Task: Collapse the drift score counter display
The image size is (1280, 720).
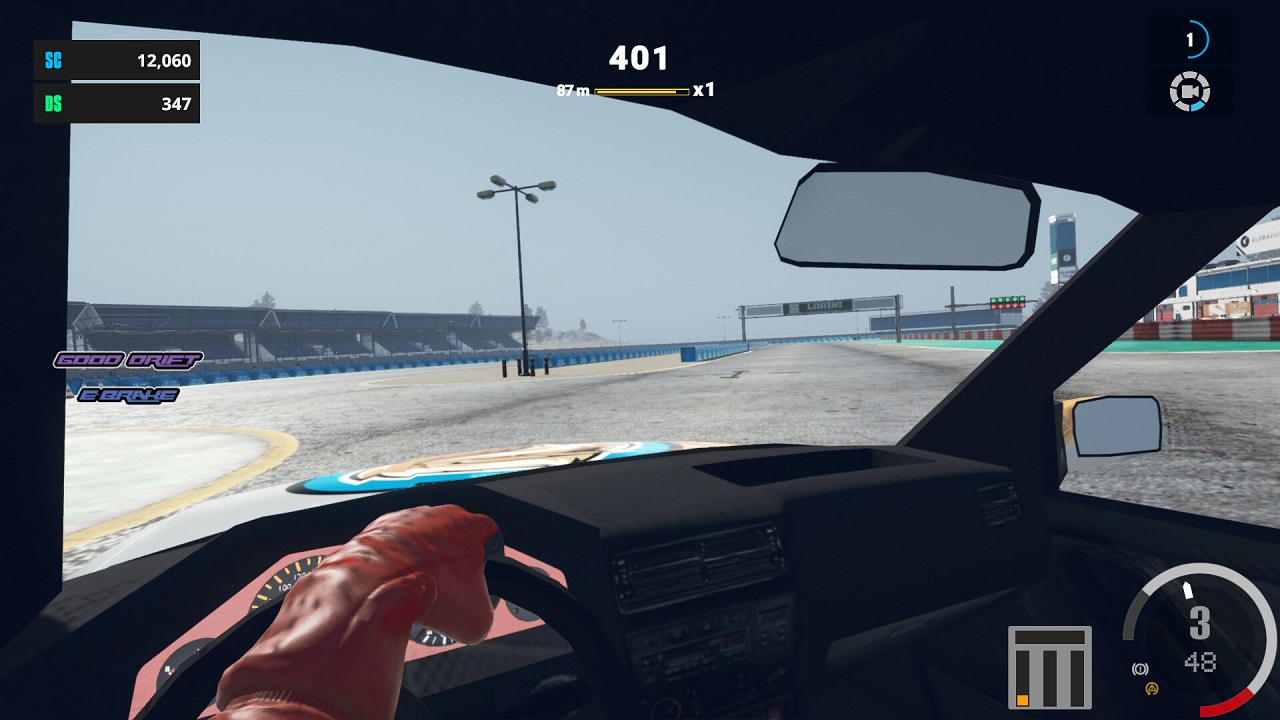Action: pyautogui.click(x=640, y=58)
